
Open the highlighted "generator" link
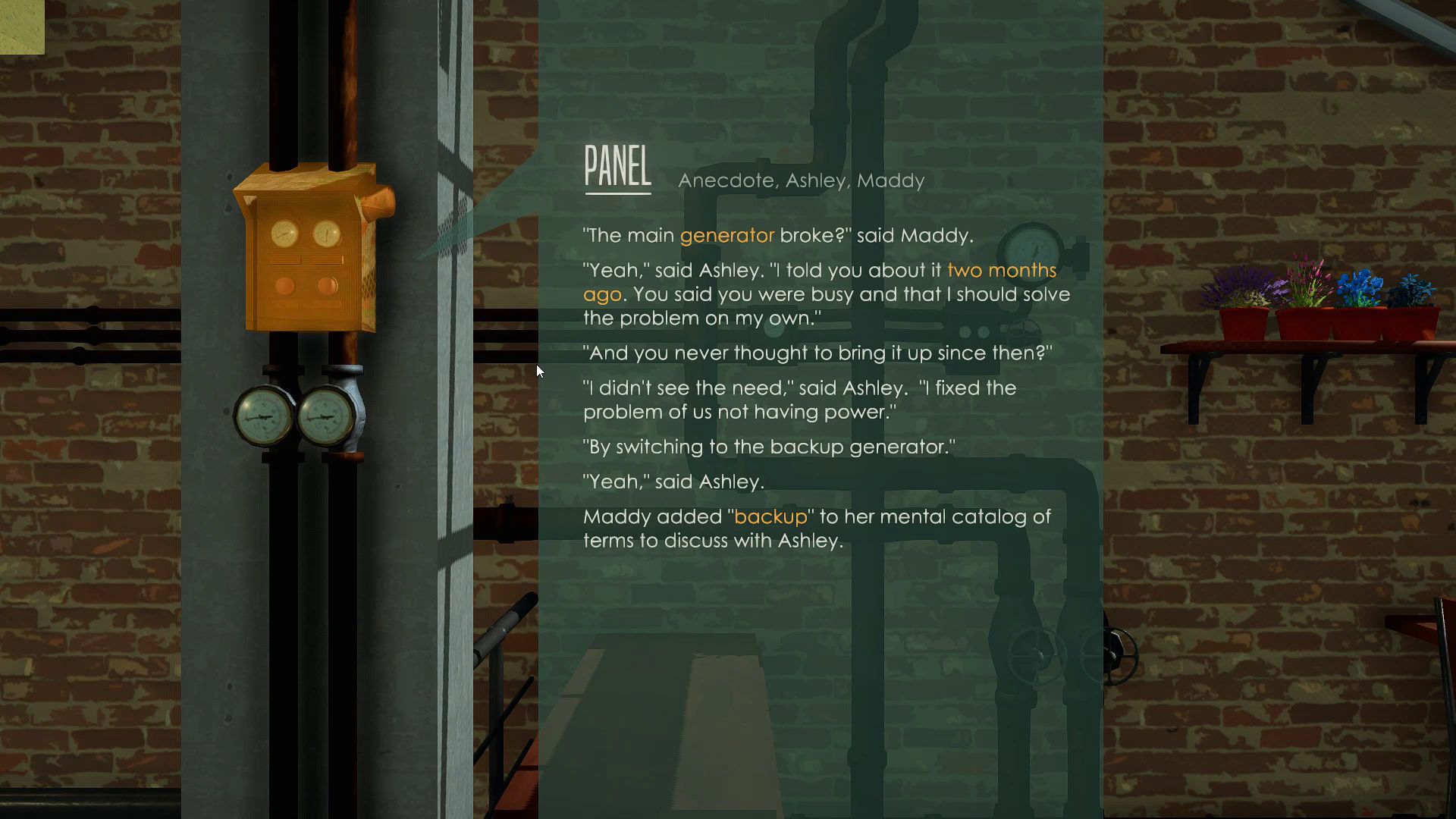726,236
